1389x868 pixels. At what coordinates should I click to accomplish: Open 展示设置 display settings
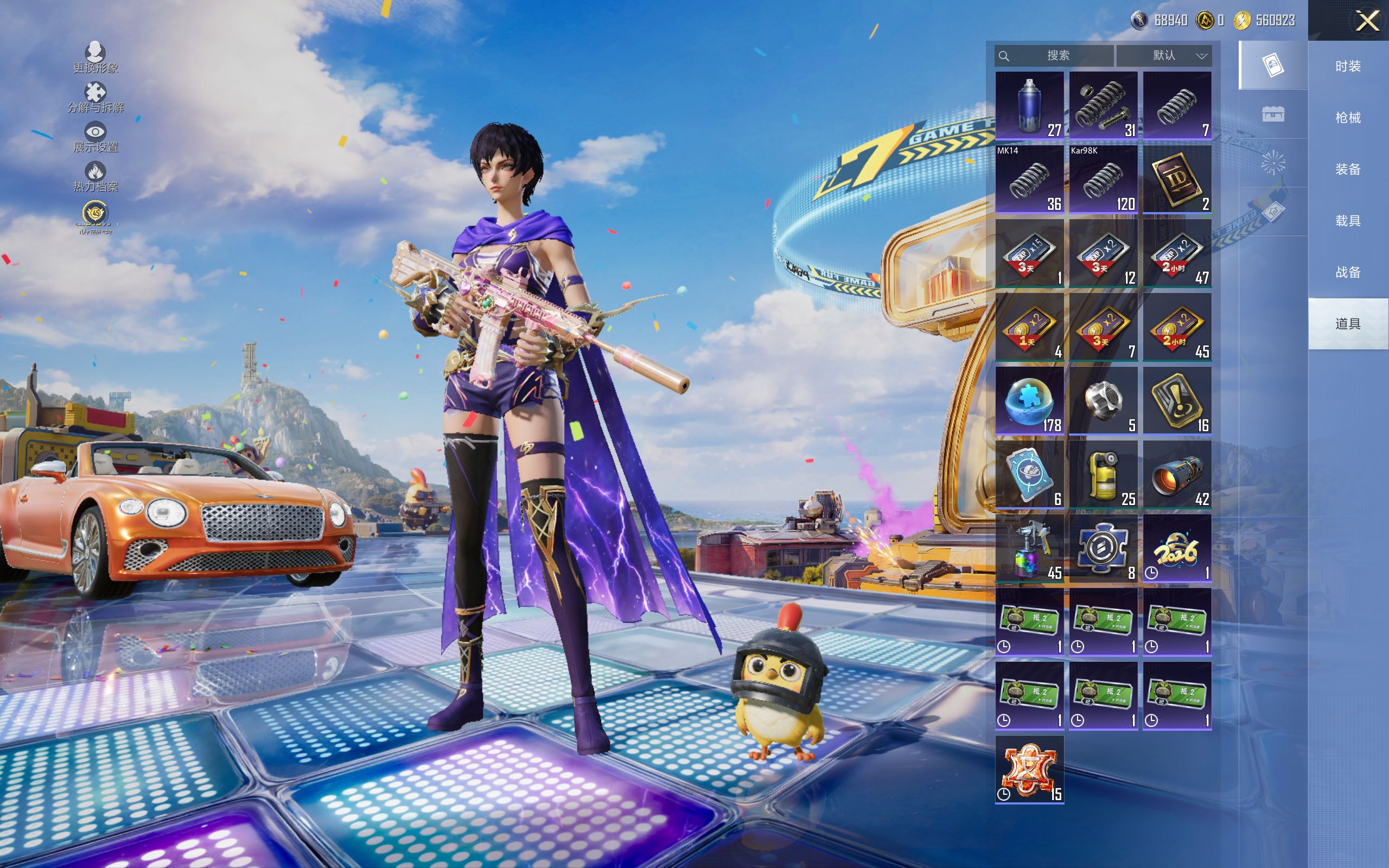(x=95, y=137)
